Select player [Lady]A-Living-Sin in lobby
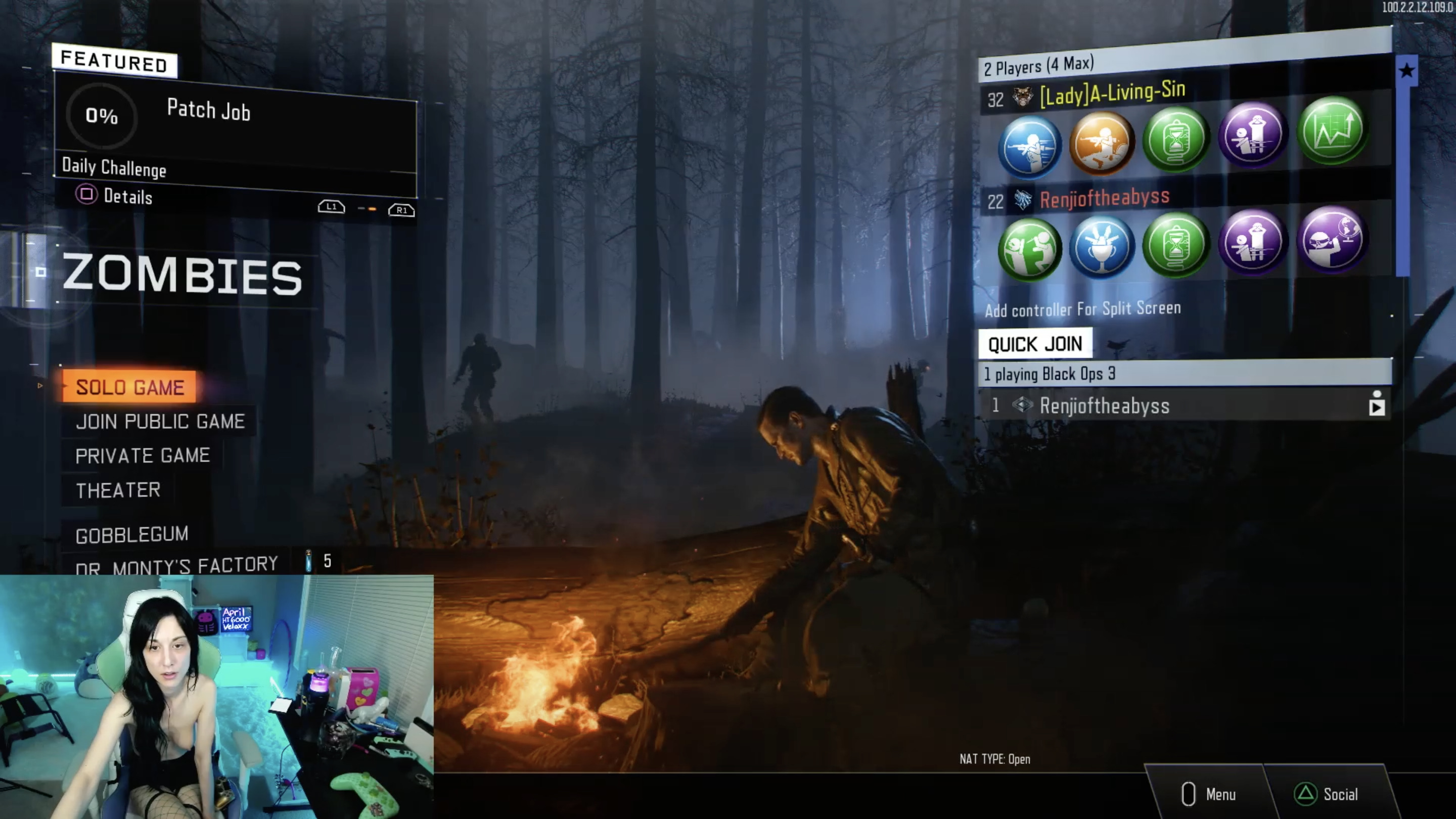This screenshot has width=1456, height=819. tap(1112, 94)
